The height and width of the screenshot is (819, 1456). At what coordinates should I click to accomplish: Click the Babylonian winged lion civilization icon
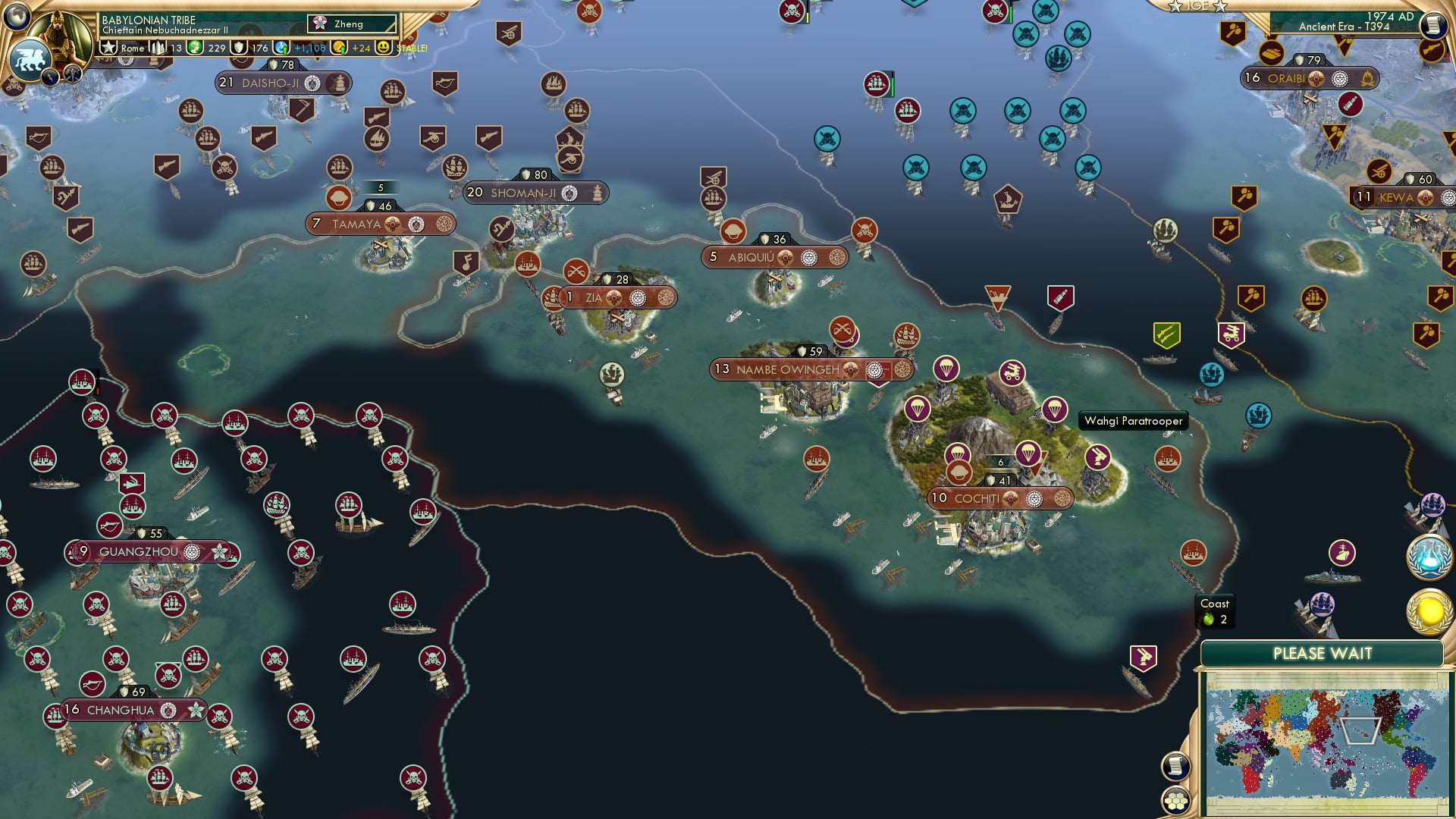pos(29,59)
